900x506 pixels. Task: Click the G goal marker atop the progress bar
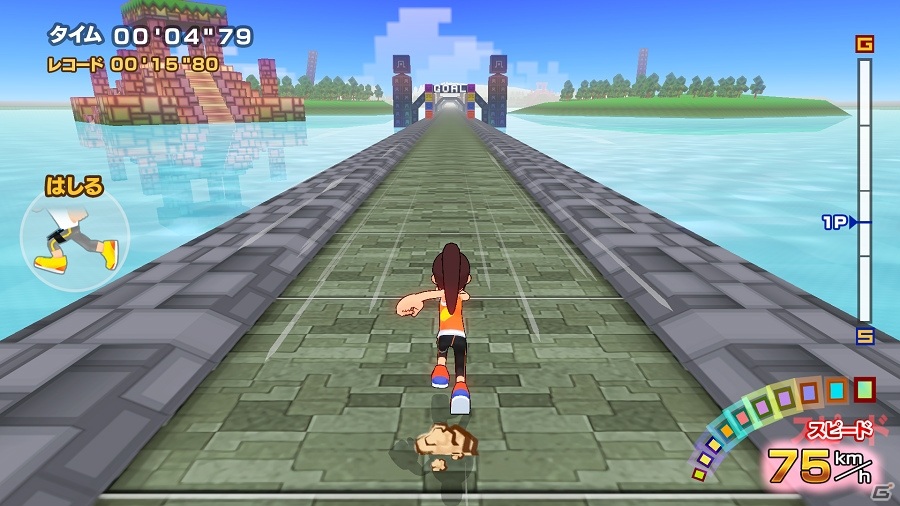(864, 44)
